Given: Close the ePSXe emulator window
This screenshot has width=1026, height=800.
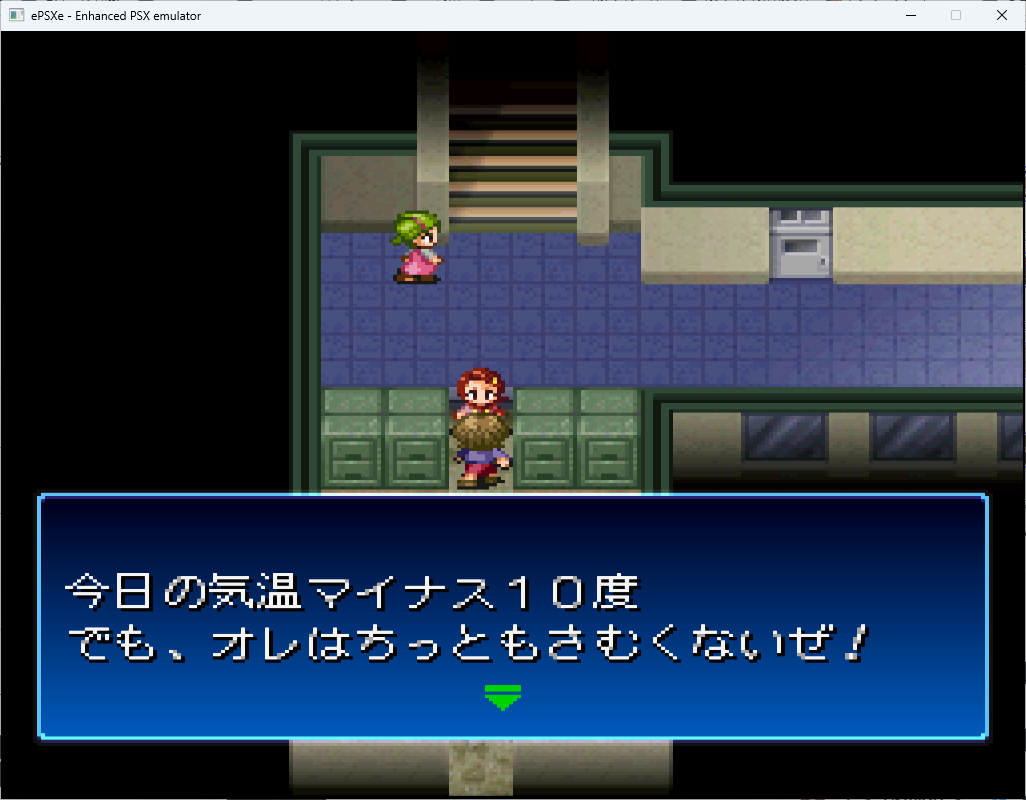Looking at the screenshot, I should pyautogui.click(x=1002, y=15).
